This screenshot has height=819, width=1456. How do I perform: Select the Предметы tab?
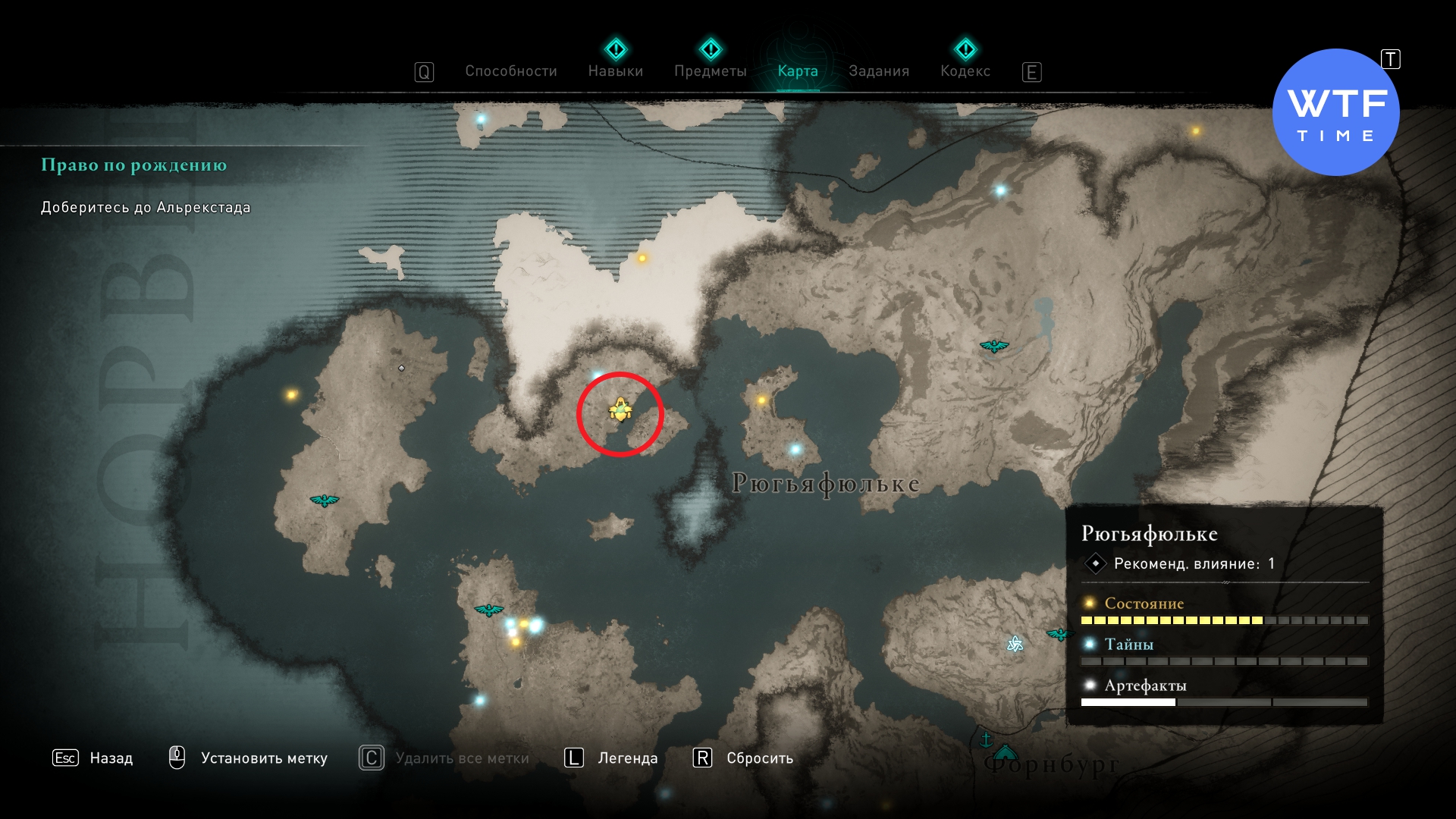(710, 71)
